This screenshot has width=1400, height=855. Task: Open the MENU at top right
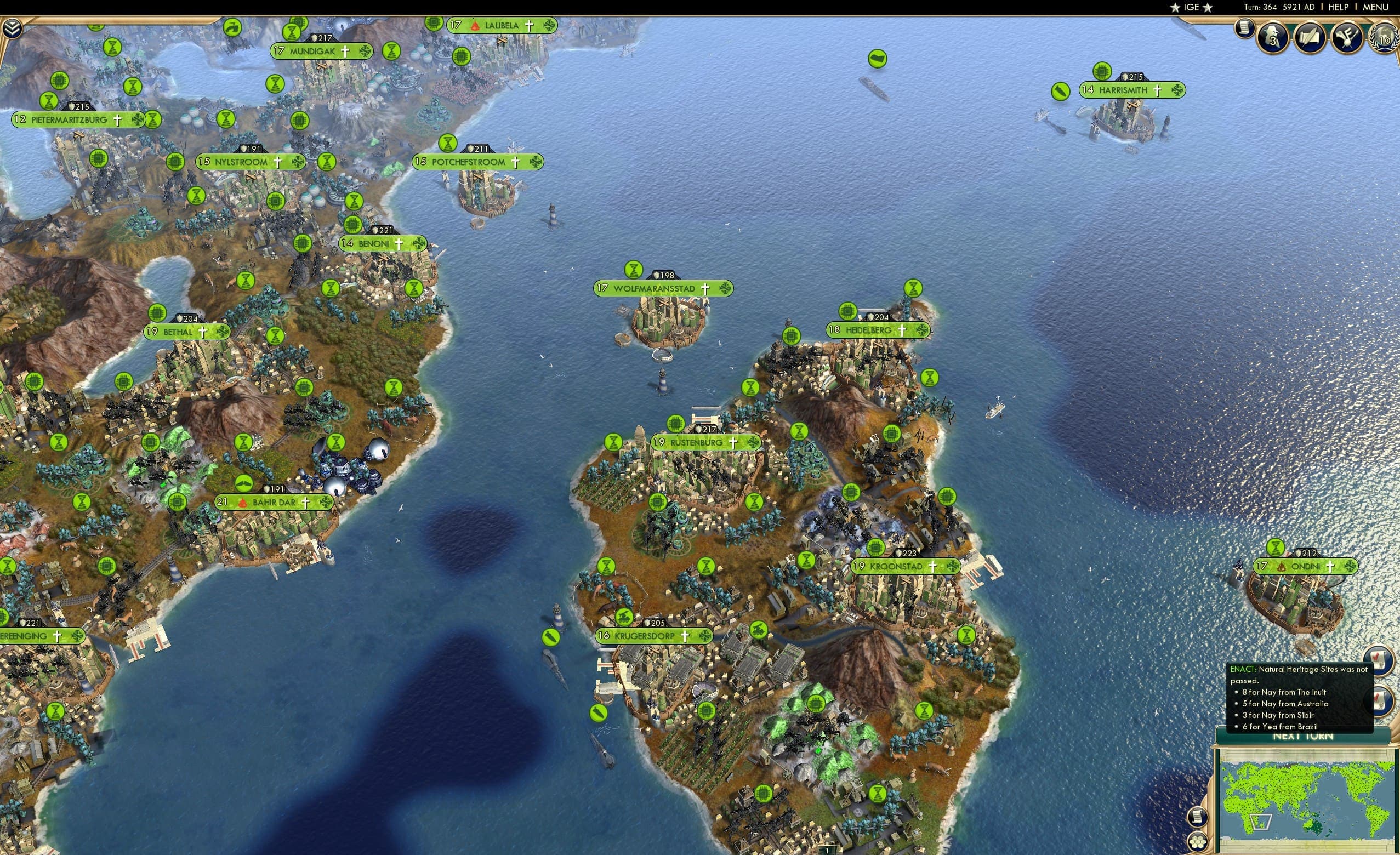pyautogui.click(x=1375, y=7)
